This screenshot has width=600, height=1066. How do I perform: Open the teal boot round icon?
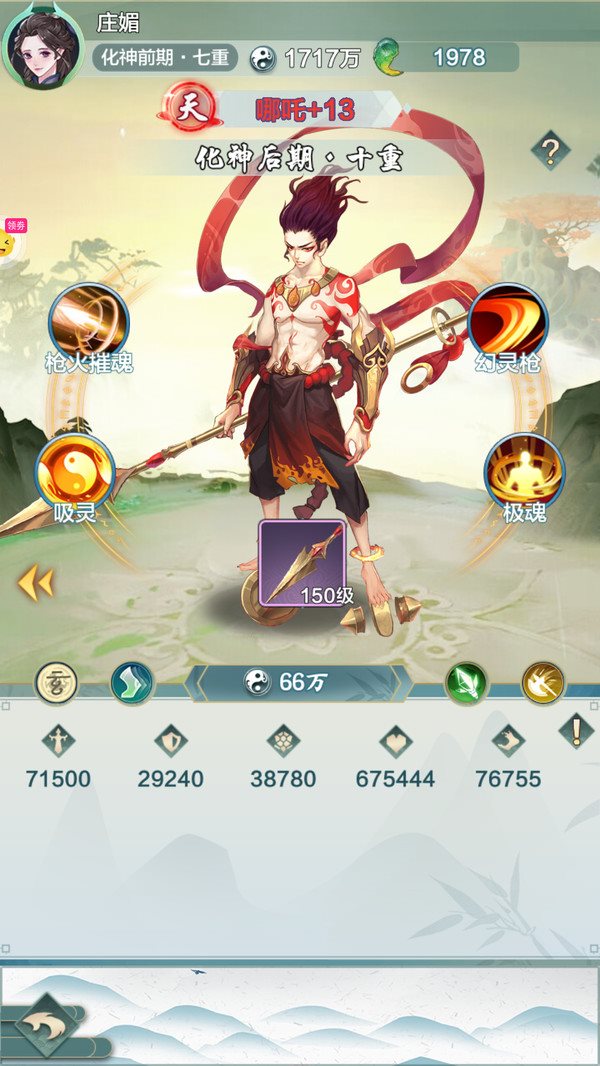click(x=132, y=683)
